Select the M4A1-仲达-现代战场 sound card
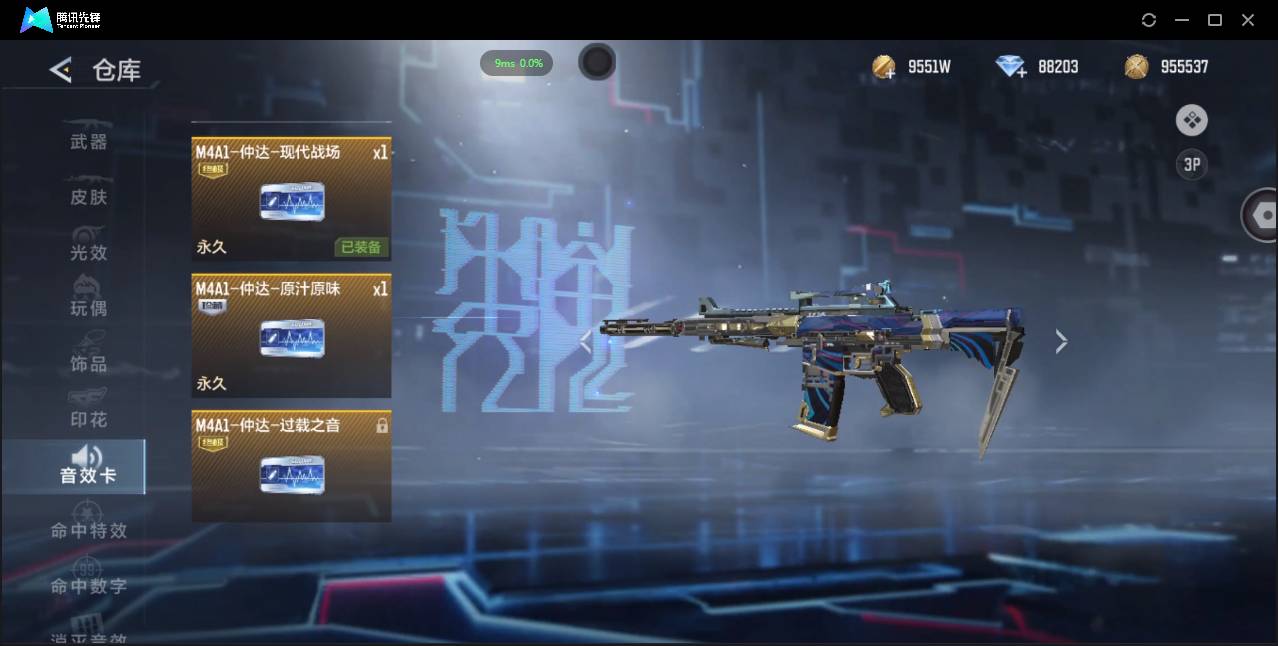Screen dimensions: 1278x646 pyautogui.click(x=291, y=199)
